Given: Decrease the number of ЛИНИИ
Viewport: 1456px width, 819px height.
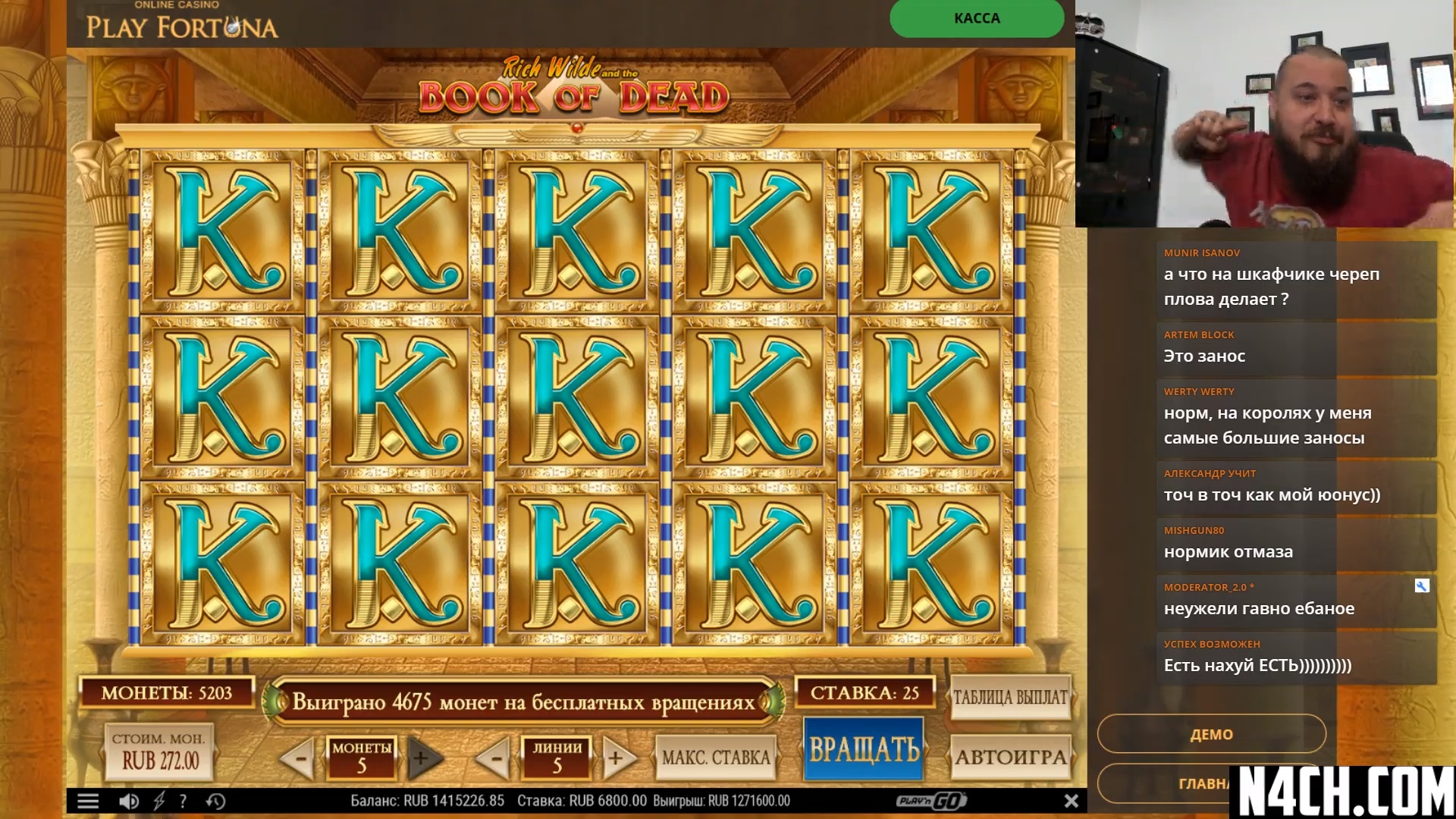Looking at the screenshot, I should point(495,757).
